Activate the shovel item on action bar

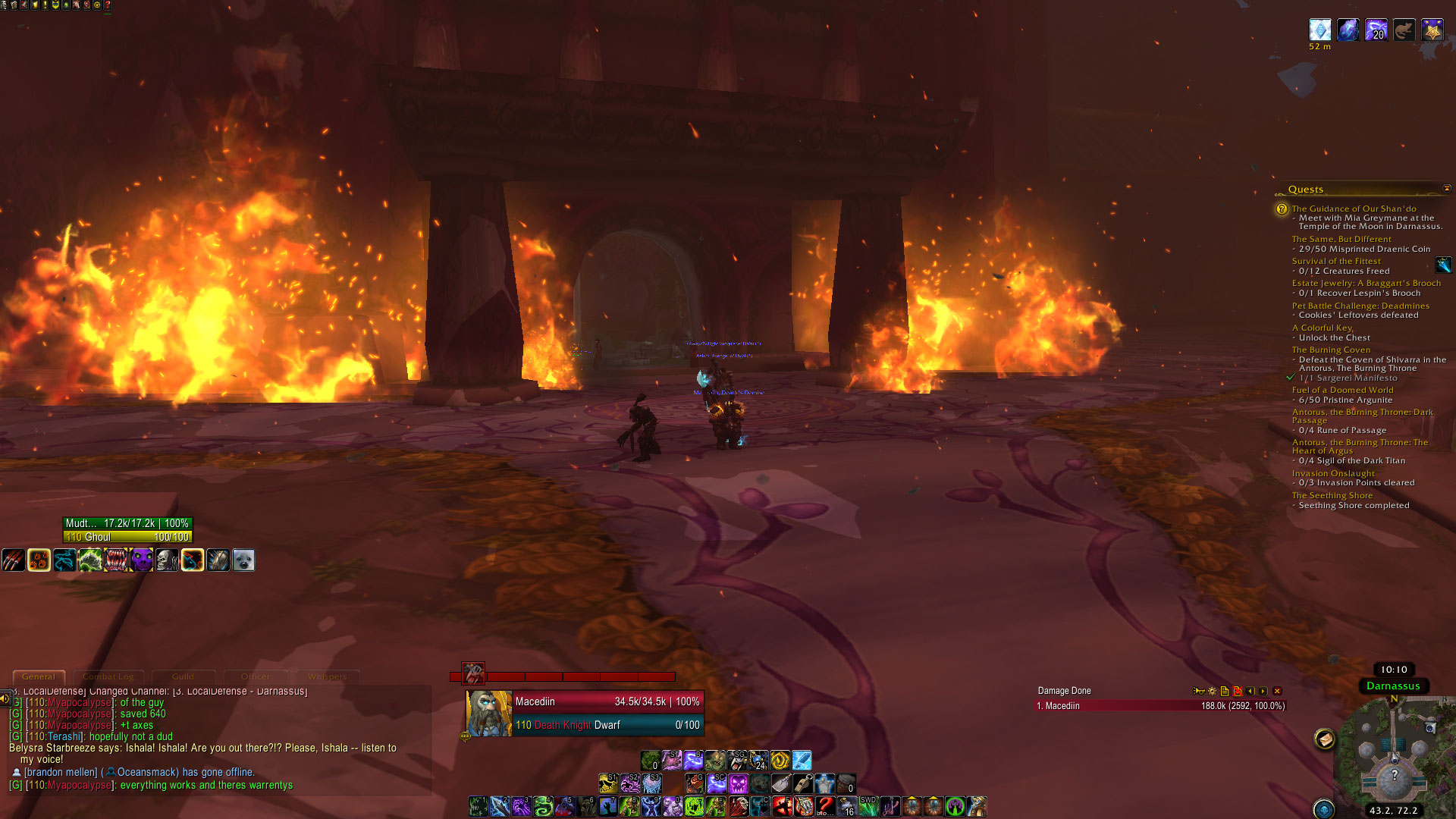point(781,783)
